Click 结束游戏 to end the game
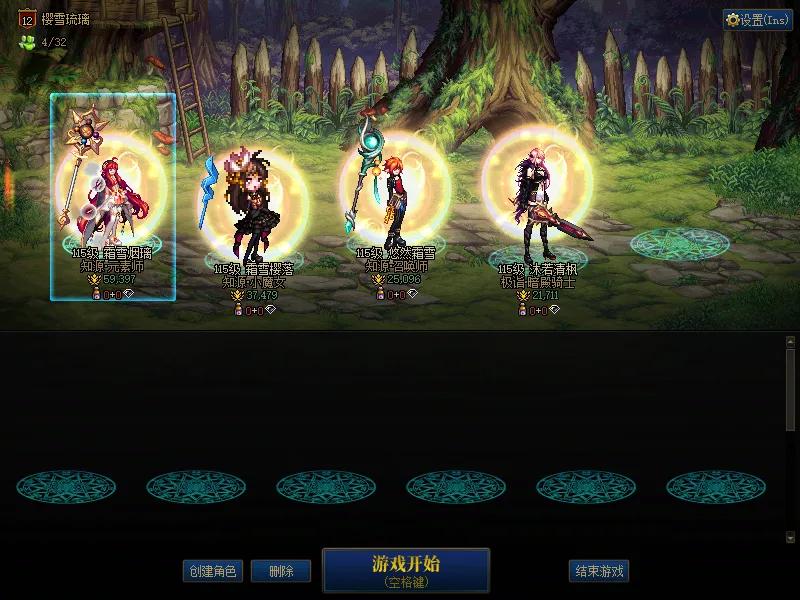800x600 pixels. coord(599,571)
